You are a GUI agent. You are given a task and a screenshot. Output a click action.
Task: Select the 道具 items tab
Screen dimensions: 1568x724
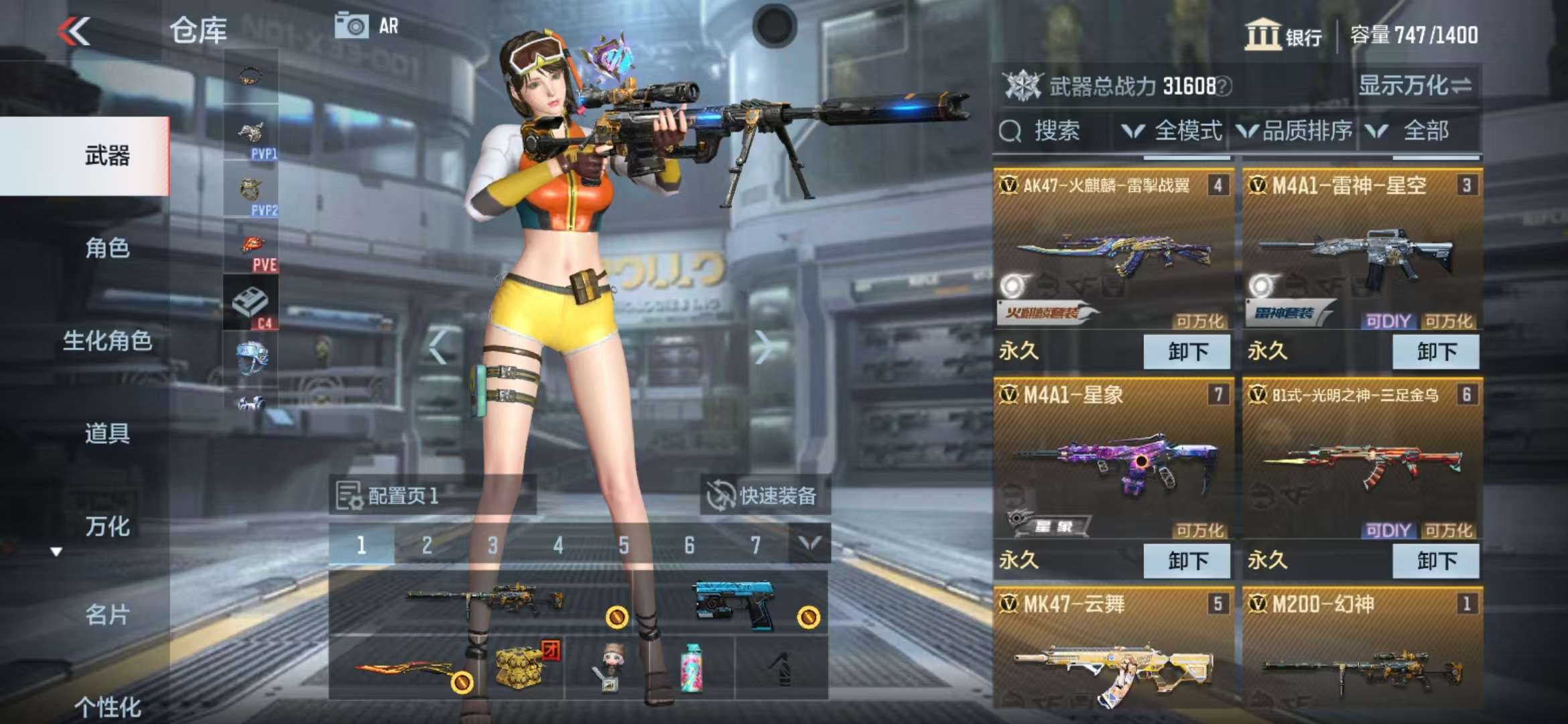click(x=107, y=433)
